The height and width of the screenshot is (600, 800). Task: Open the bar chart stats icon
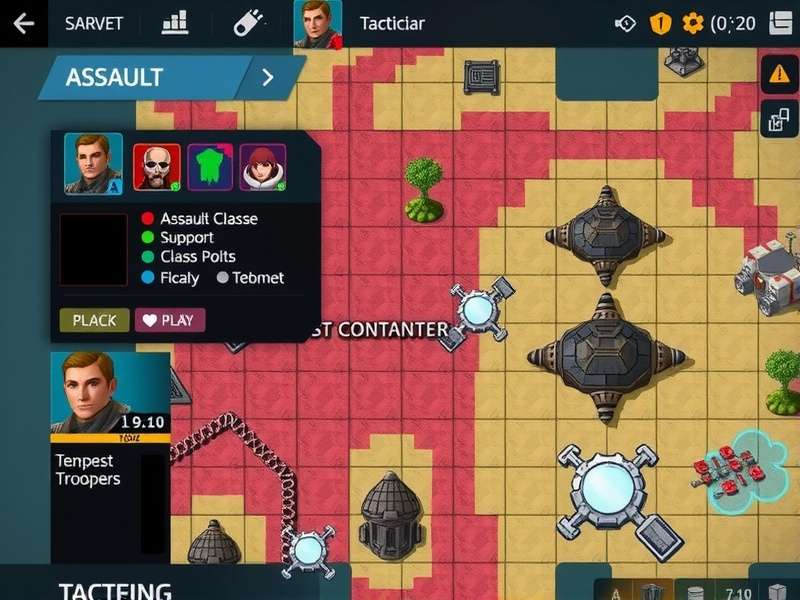[175, 22]
